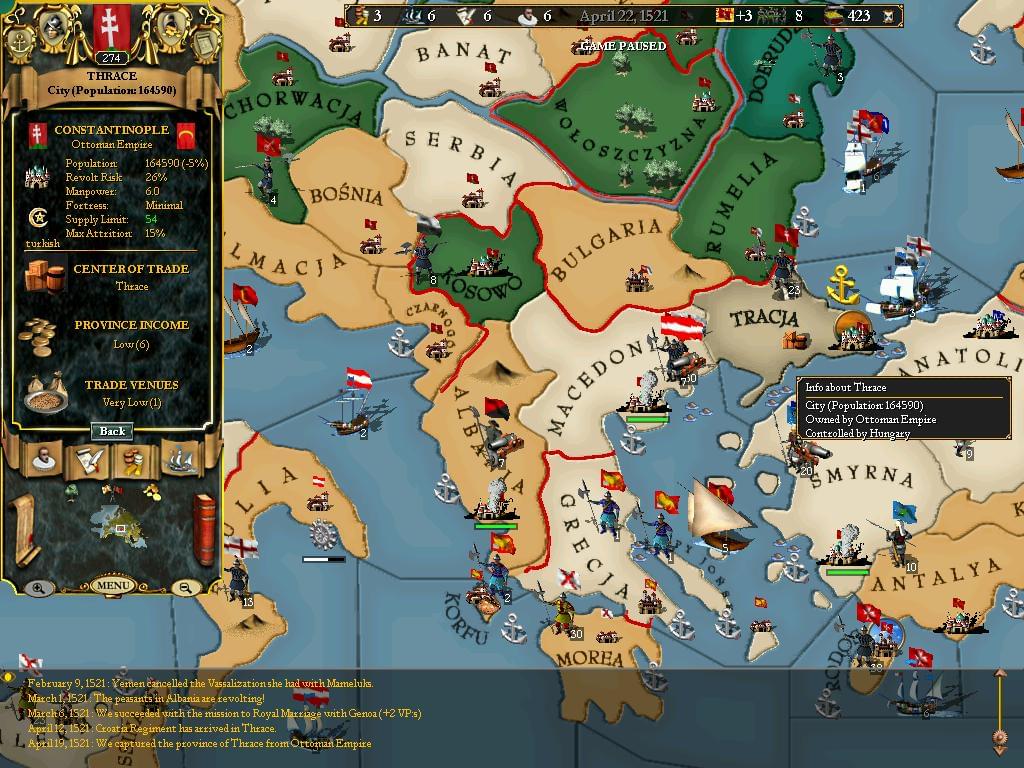The width and height of the screenshot is (1024, 768).
Task: Zoom out with the minus magnifier
Action: (187, 588)
